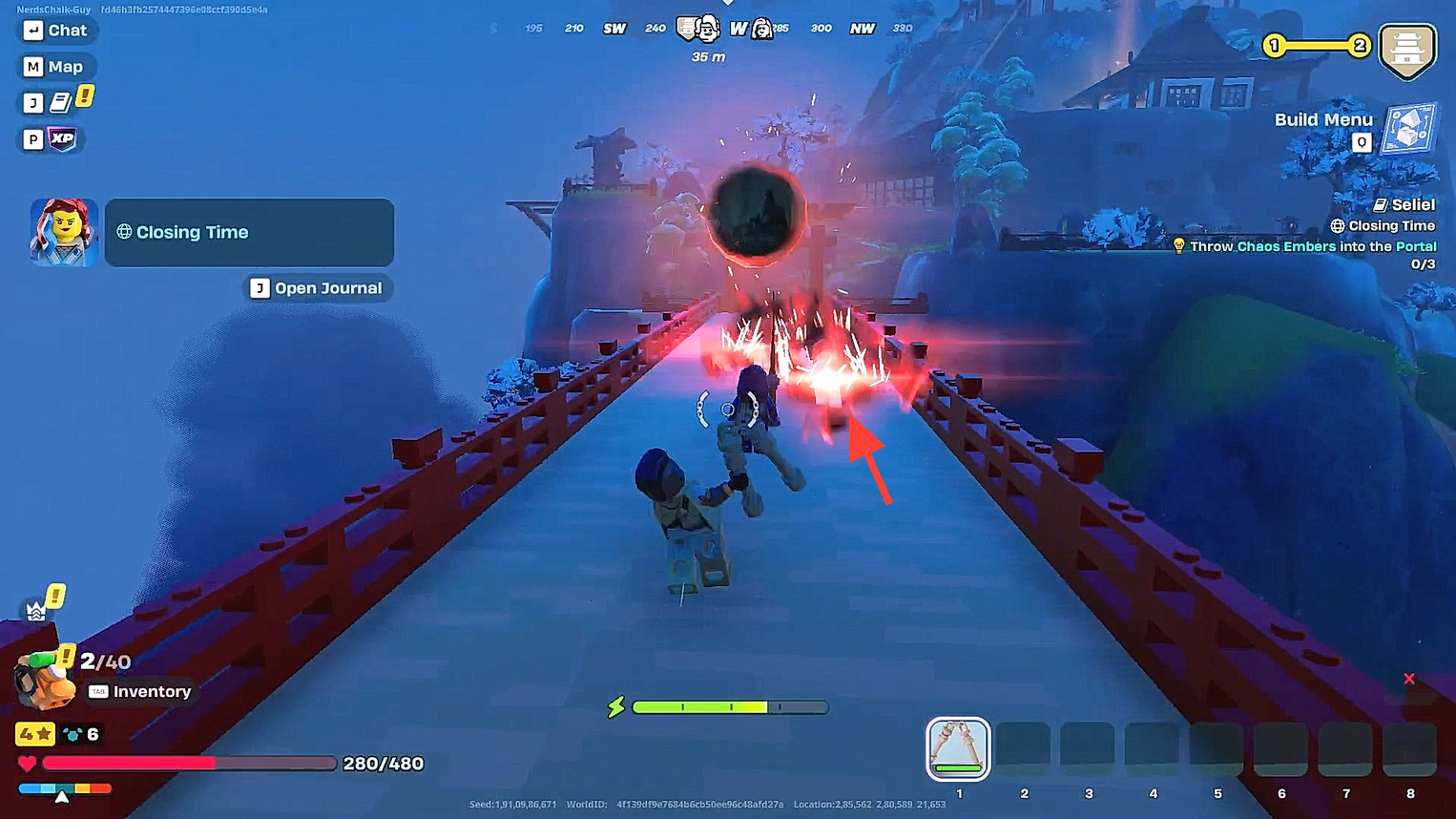The height and width of the screenshot is (819, 1456).
Task: Open the Build Menu
Action: [x=1408, y=129]
